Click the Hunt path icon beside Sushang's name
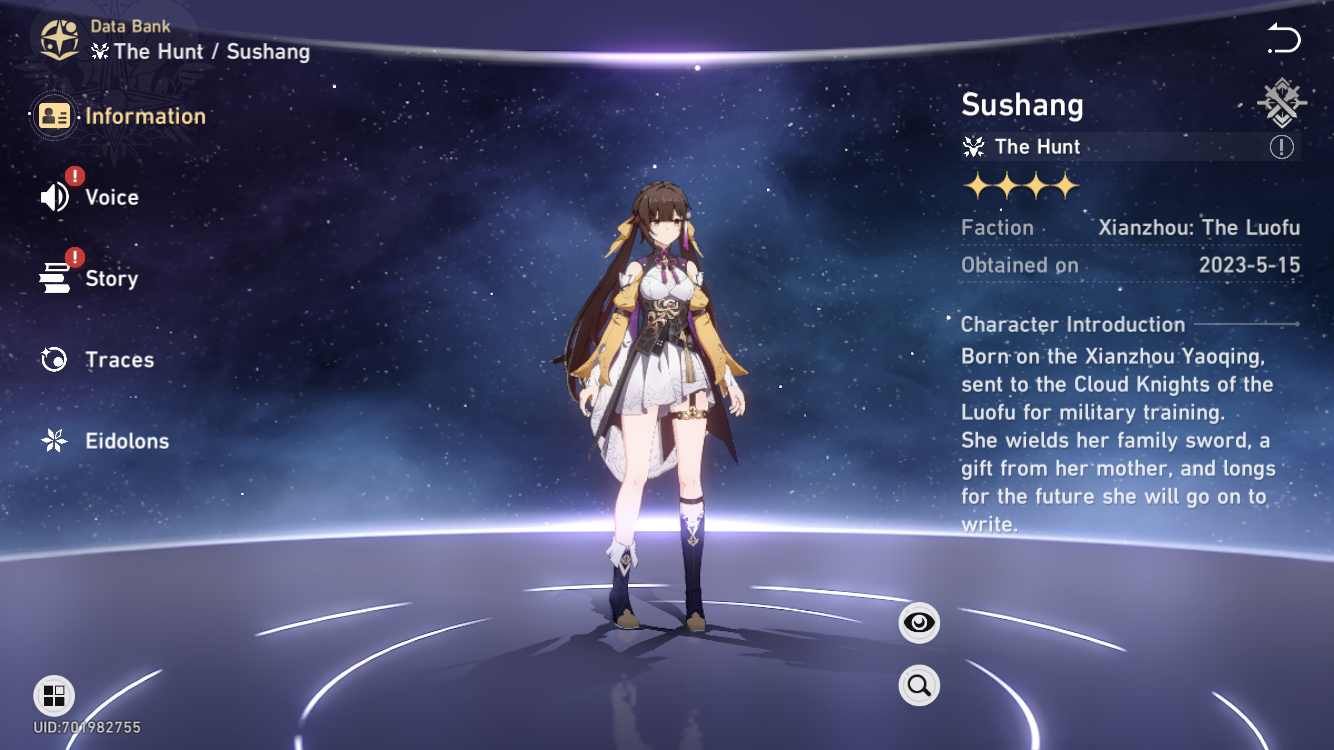 pyautogui.click(x=1281, y=103)
